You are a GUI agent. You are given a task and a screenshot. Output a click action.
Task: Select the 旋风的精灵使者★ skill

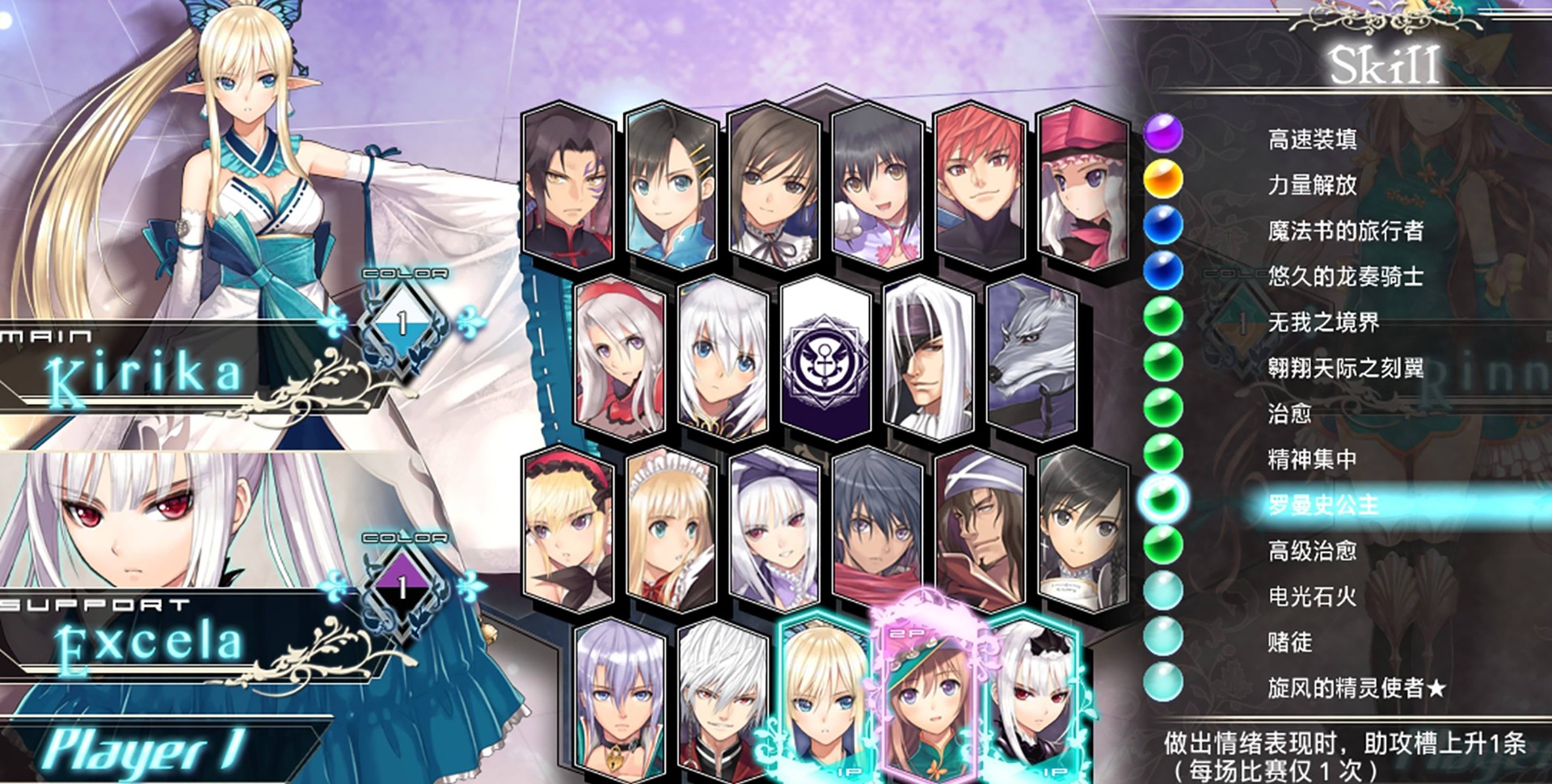[1356, 689]
